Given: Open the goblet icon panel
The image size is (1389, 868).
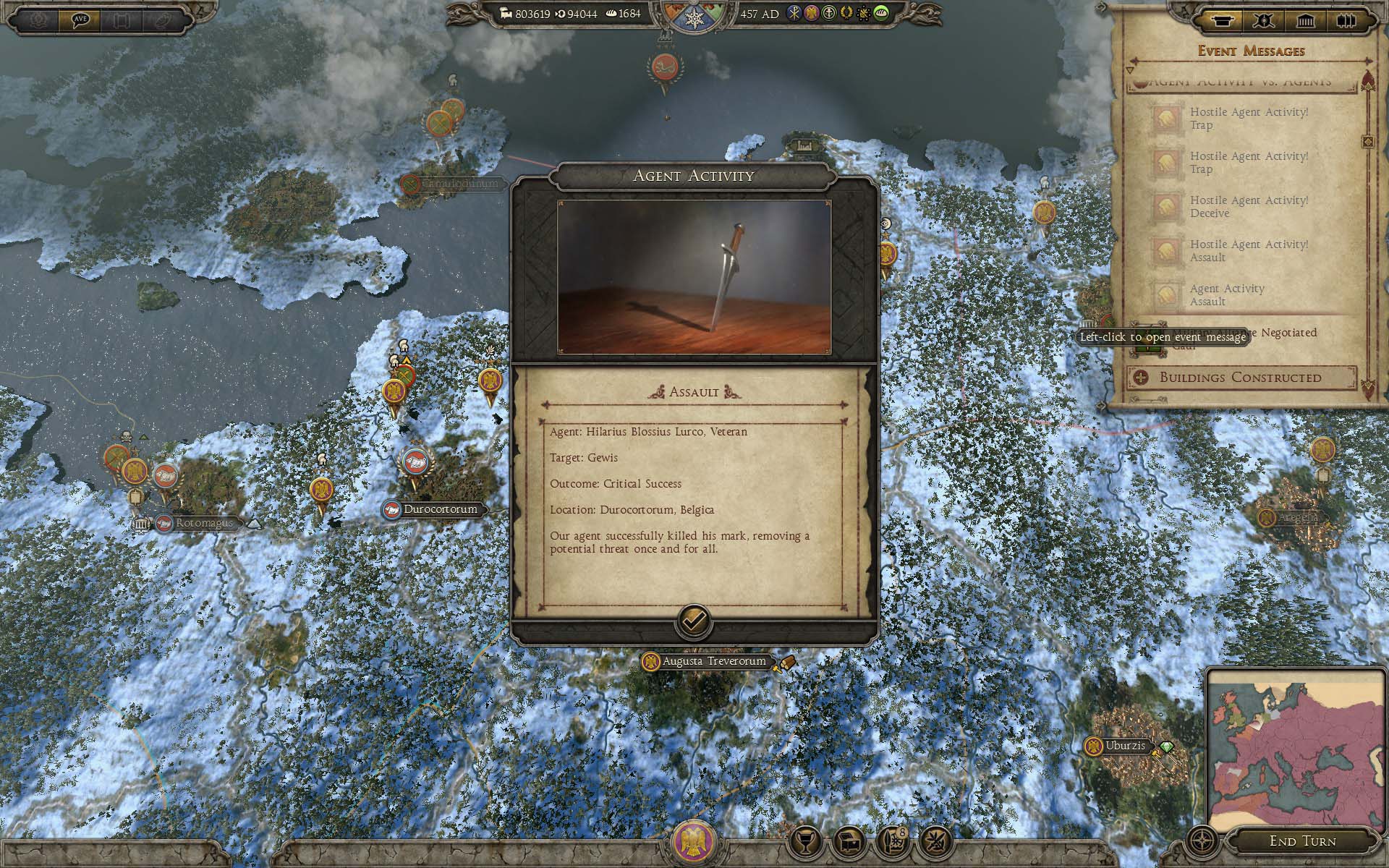Looking at the screenshot, I should 805,841.
